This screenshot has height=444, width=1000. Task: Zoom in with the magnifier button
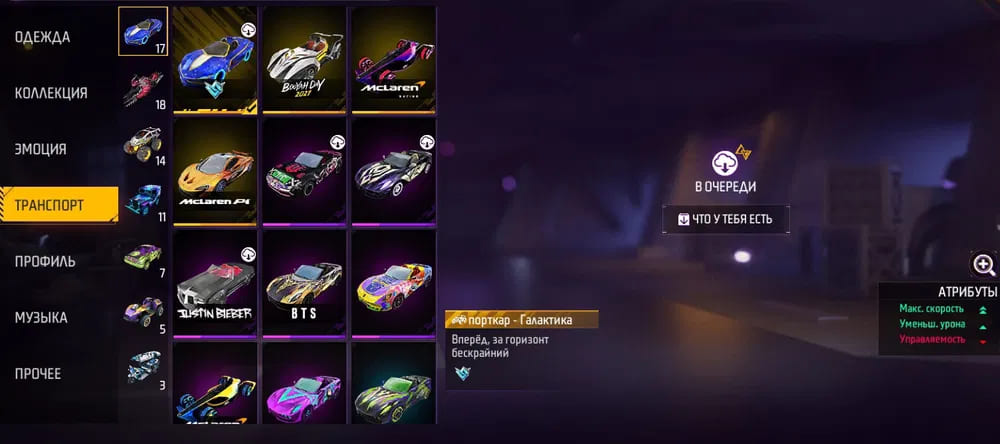(x=983, y=264)
